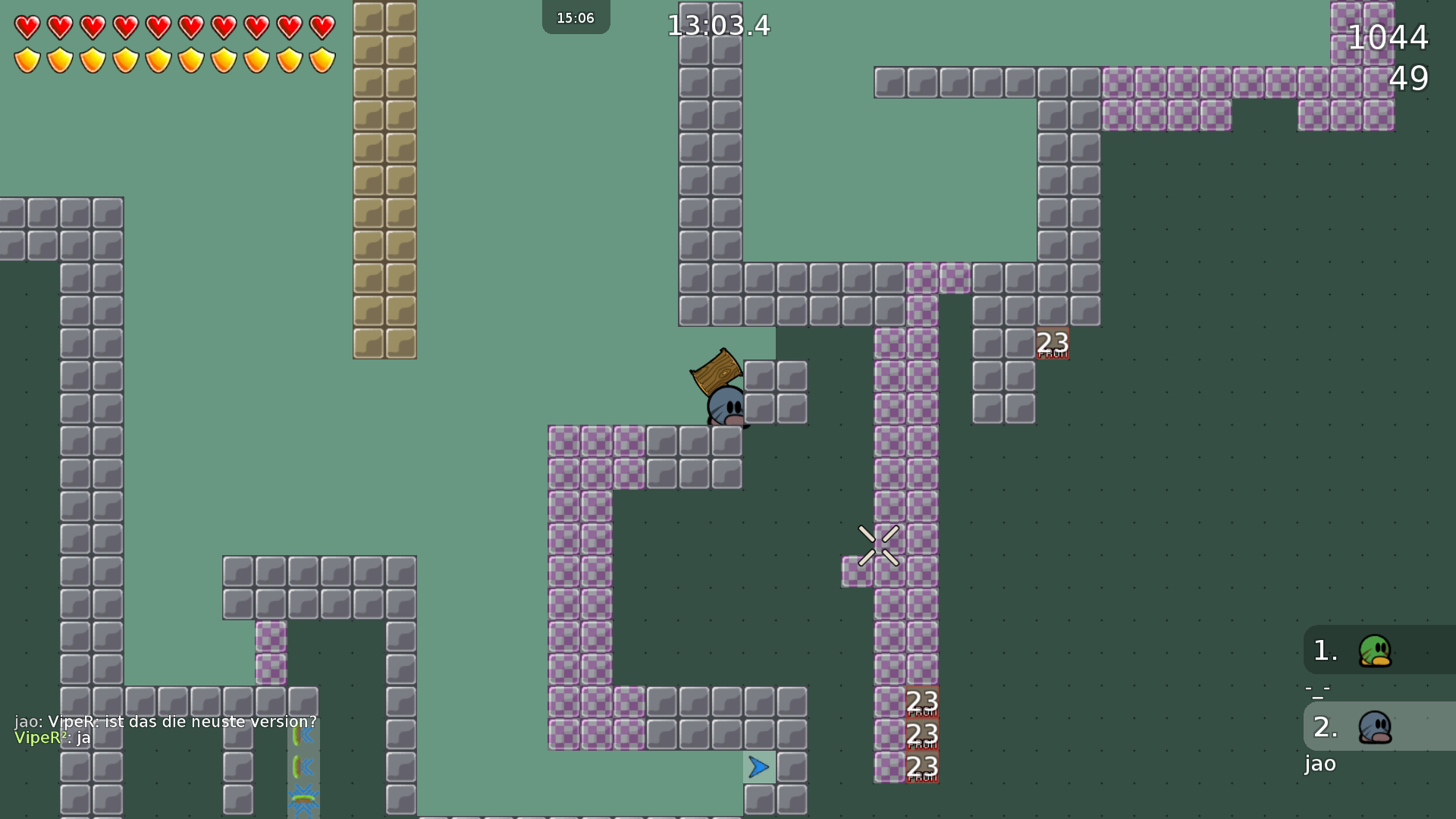Screen dimensions: 1456x819
Task: Click the red 23 FROM marker near top right
Action: (x=1052, y=343)
